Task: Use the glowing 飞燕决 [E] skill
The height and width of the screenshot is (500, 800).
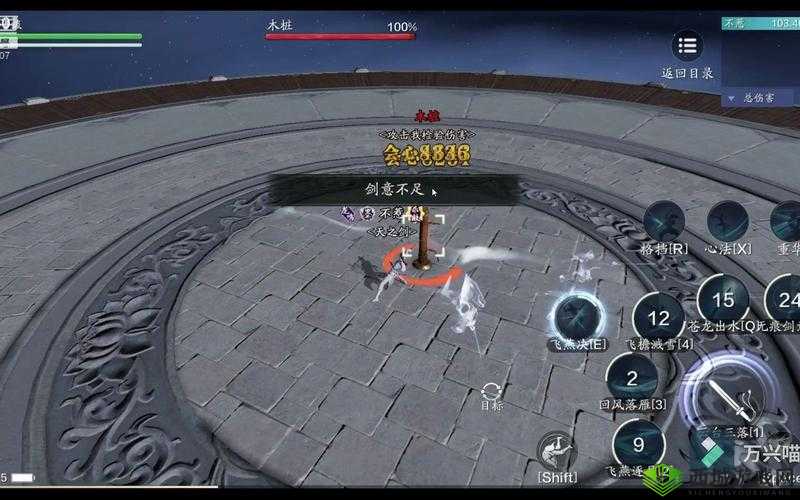Action: tap(577, 316)
